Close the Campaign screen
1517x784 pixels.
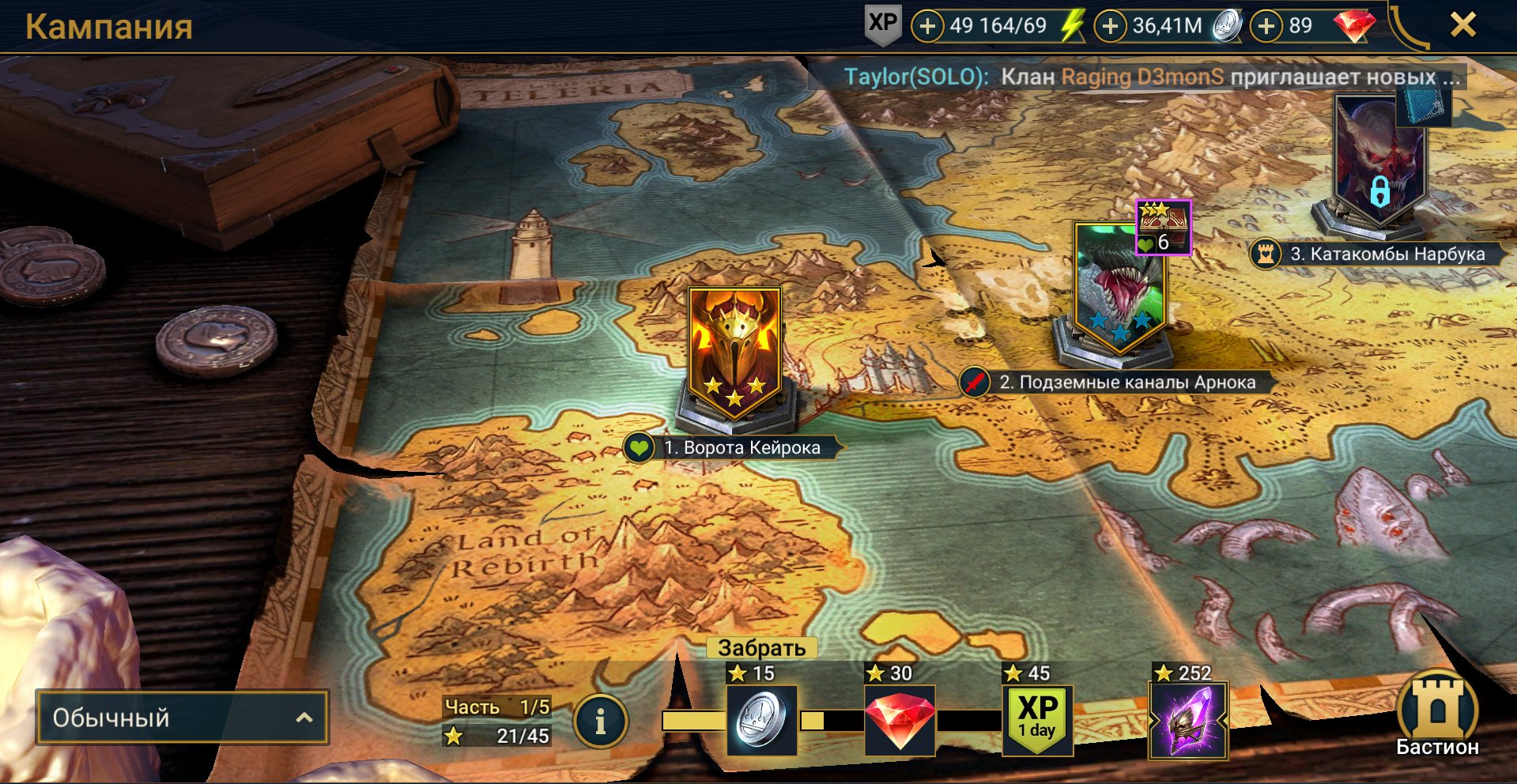(1462, 25)
